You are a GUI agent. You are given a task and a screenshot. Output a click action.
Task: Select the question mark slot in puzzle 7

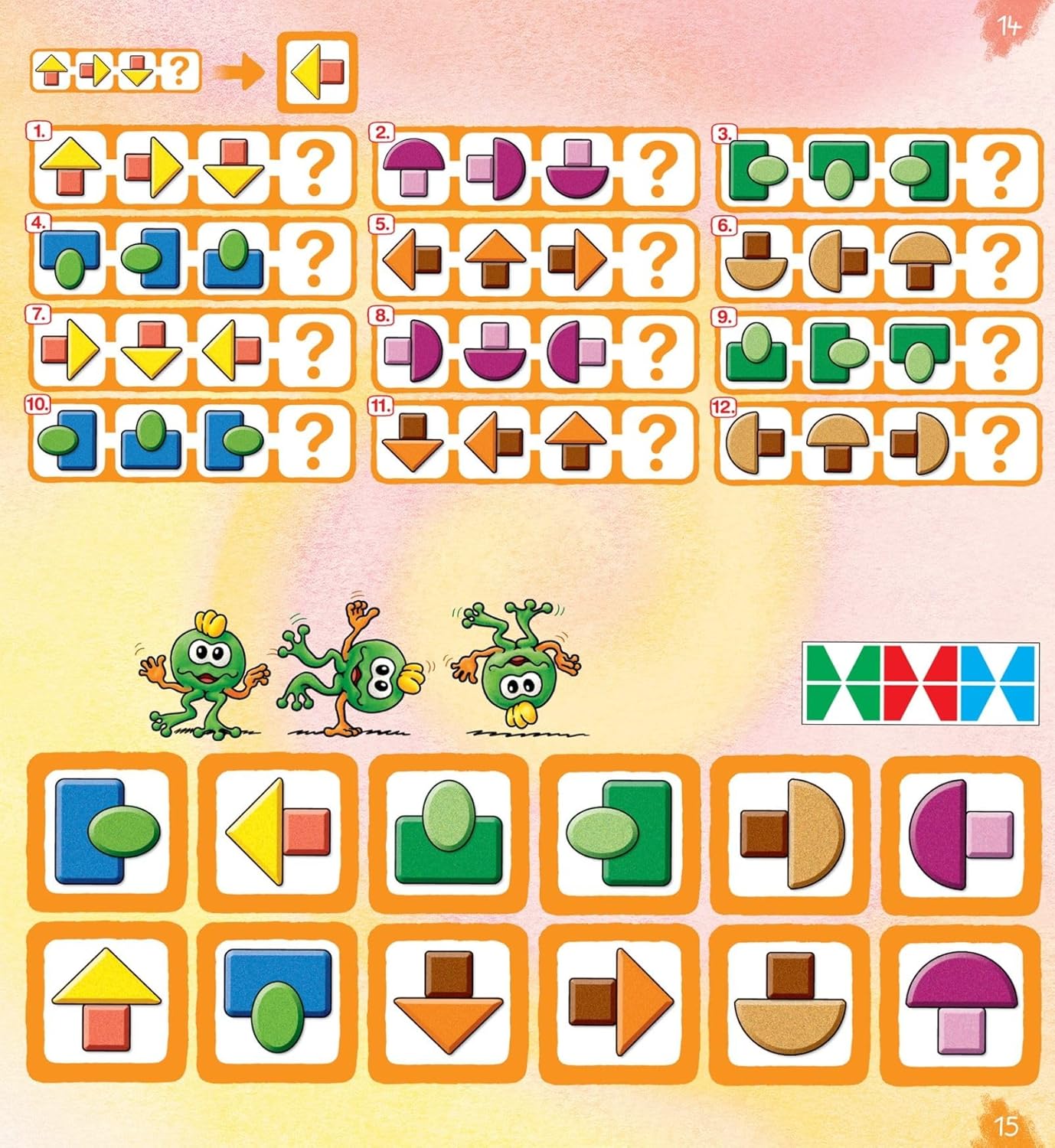coord(314,350)
